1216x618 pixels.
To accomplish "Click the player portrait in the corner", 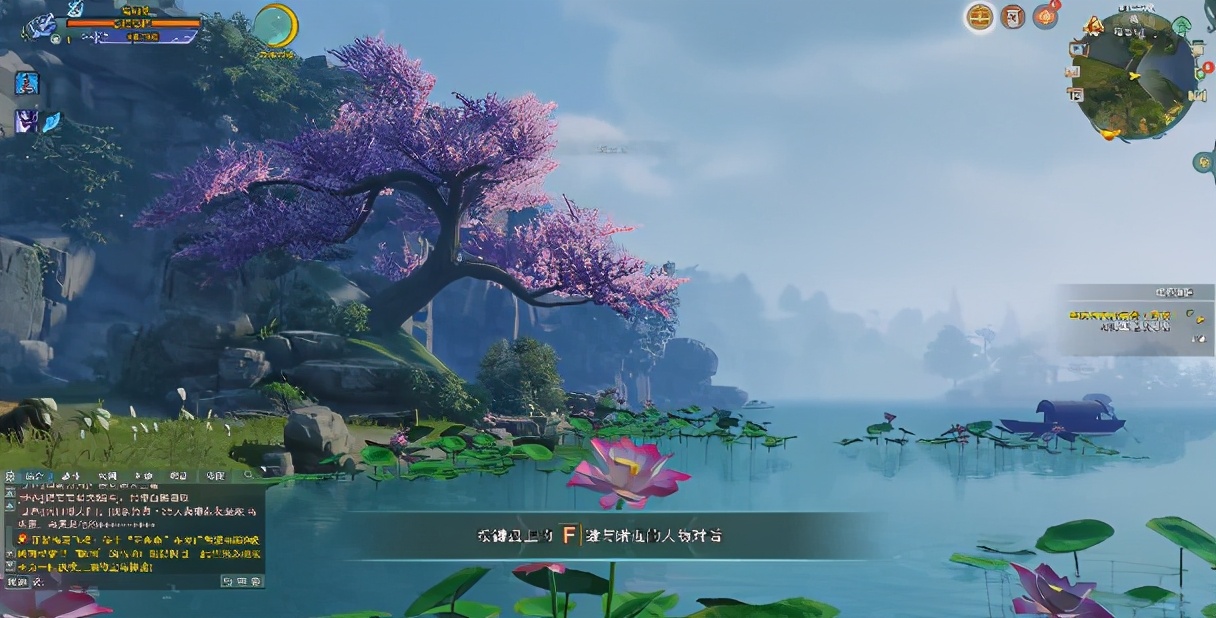I will click(41, 24).
